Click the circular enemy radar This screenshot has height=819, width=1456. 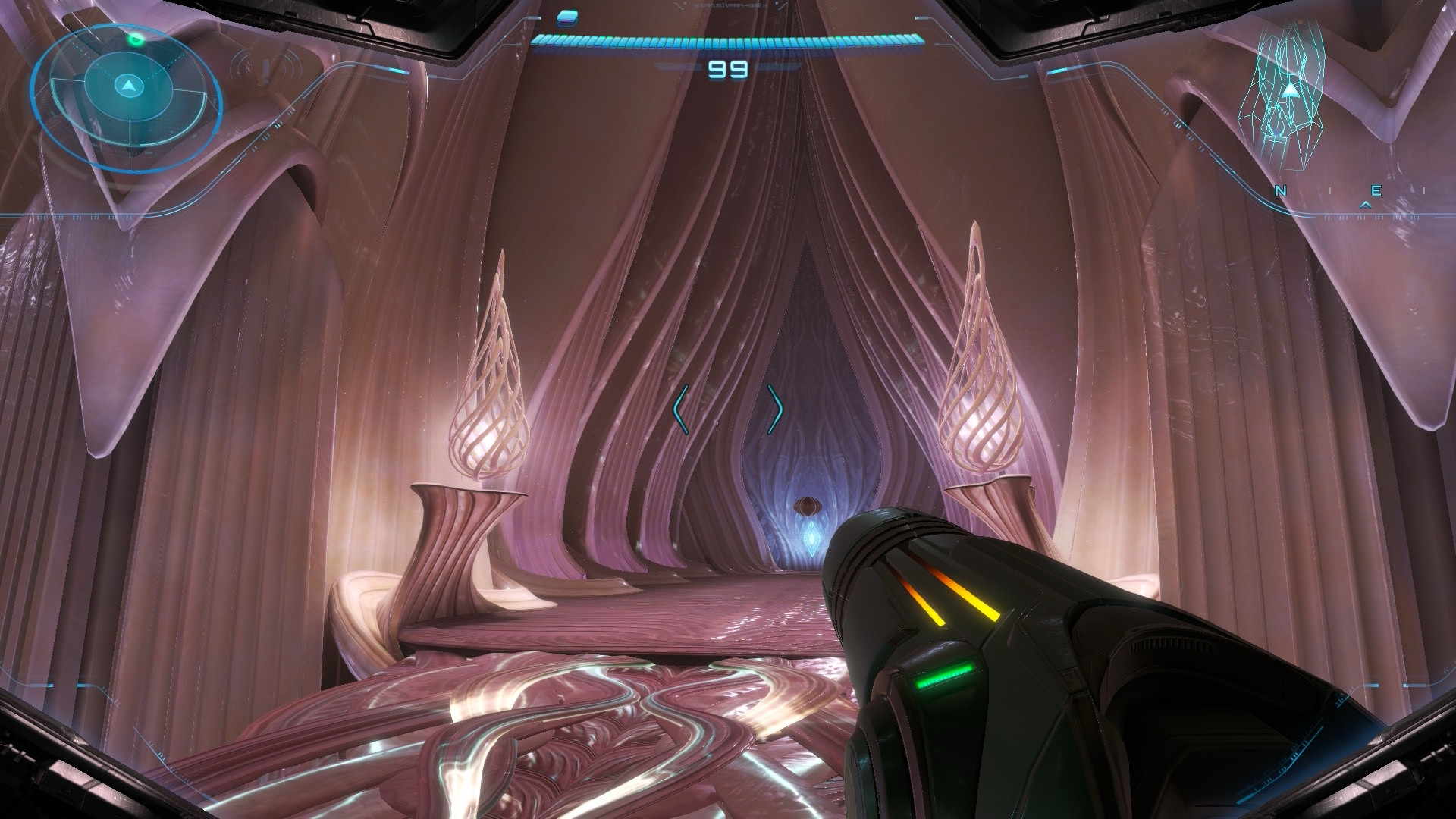[127, 89]
